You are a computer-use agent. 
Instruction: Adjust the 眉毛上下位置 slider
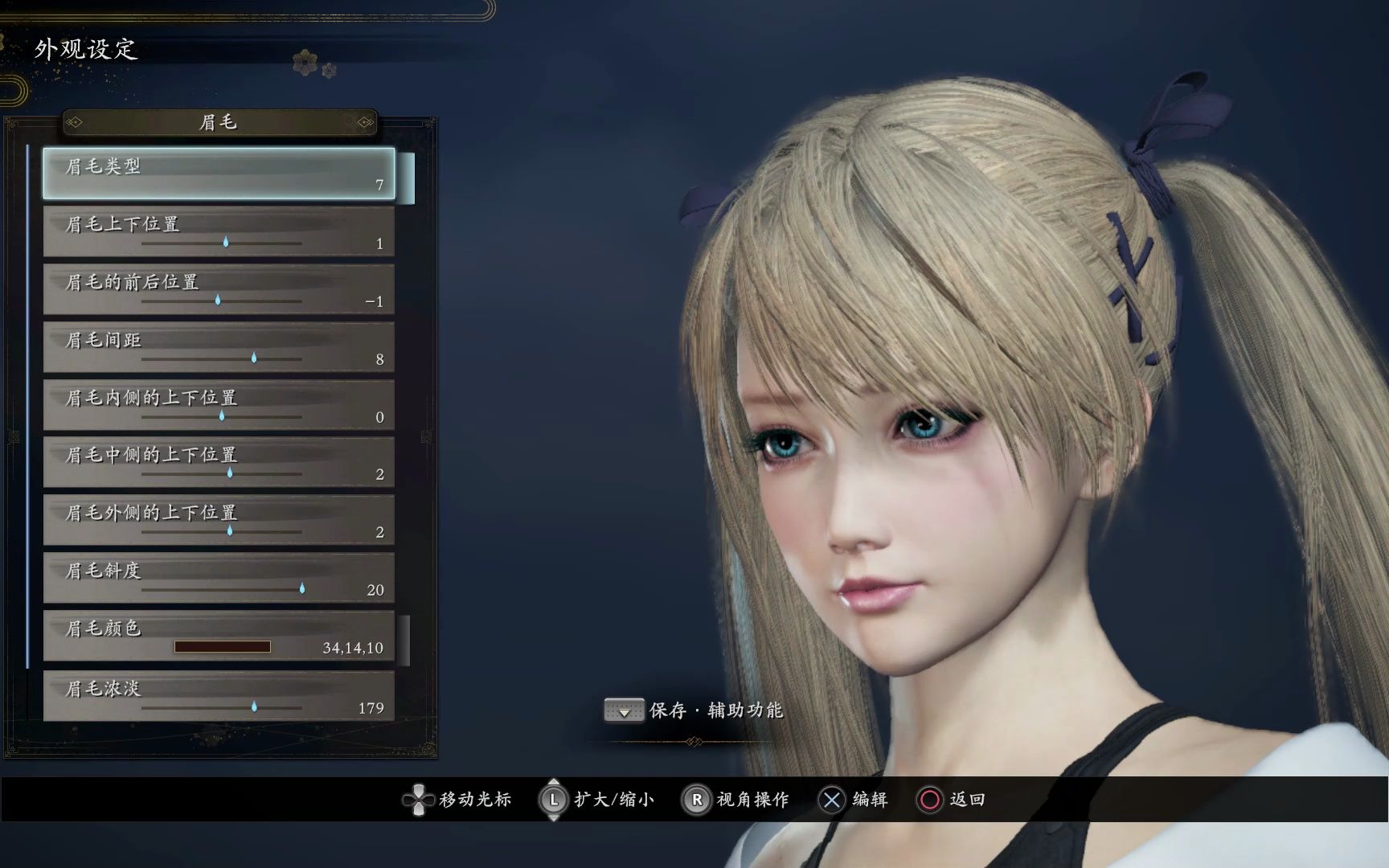click(226, 242)
